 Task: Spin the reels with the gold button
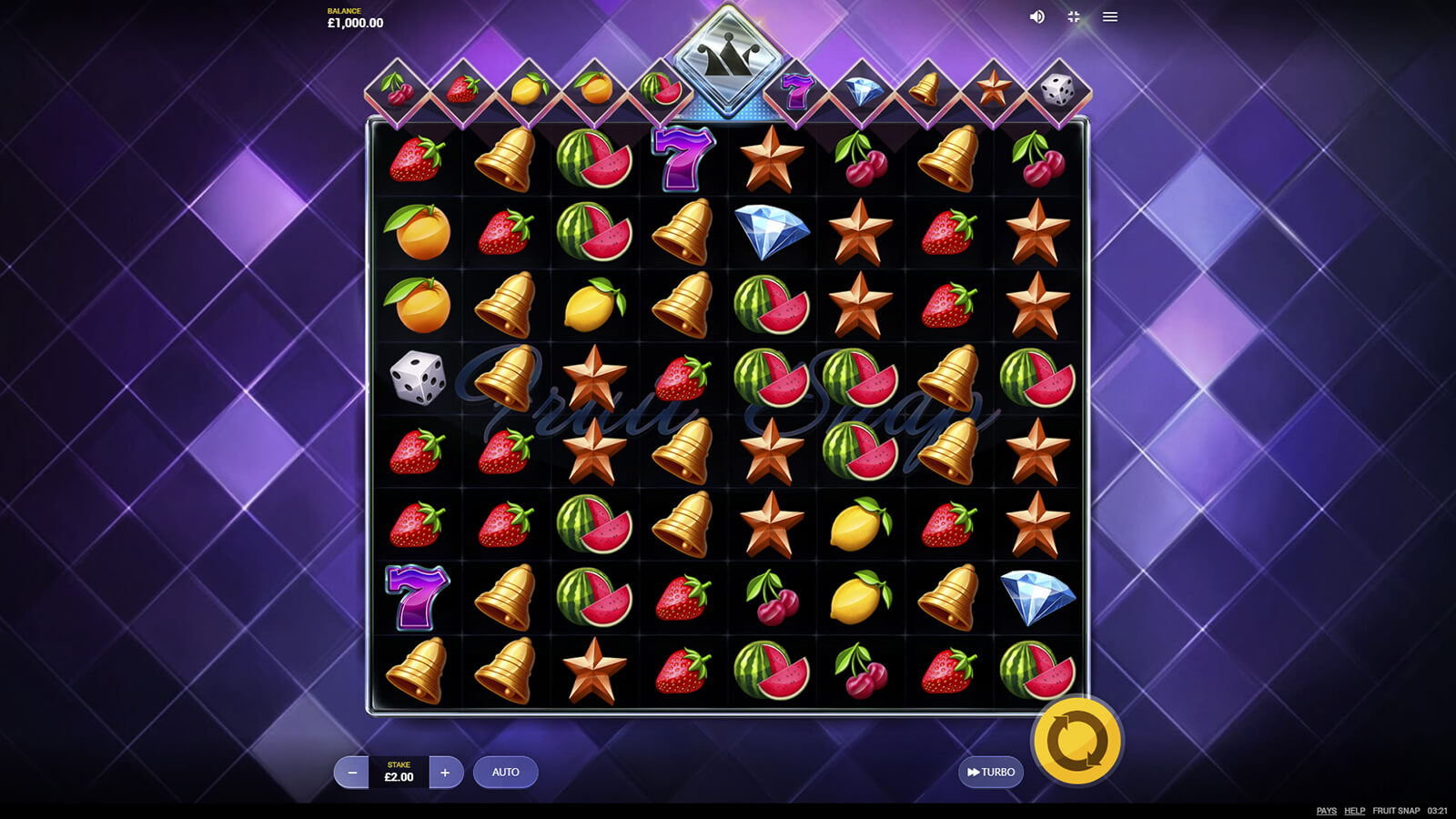(x=1077, y=741)
